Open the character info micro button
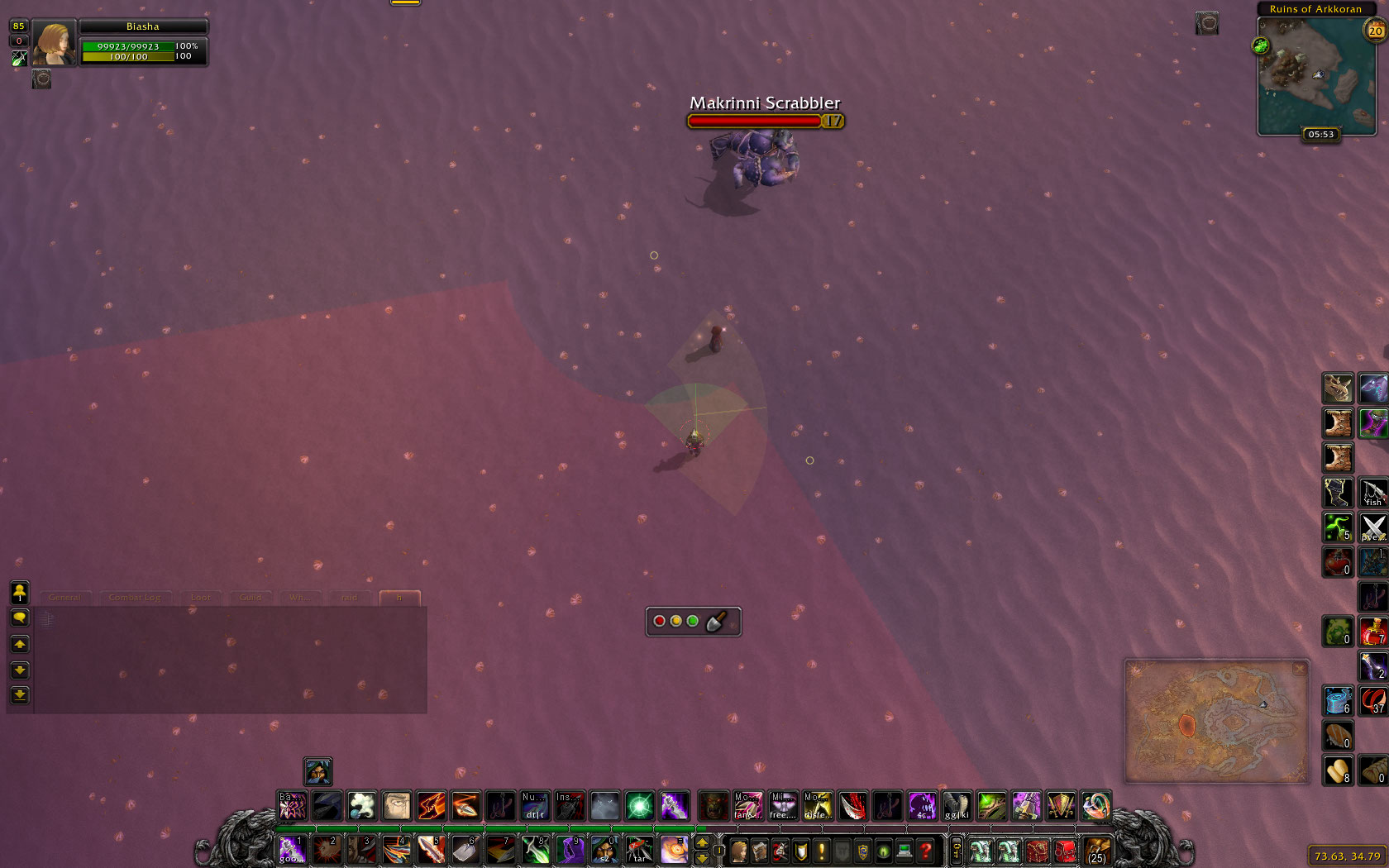1389x868 pixels. [x=738, y=851]
